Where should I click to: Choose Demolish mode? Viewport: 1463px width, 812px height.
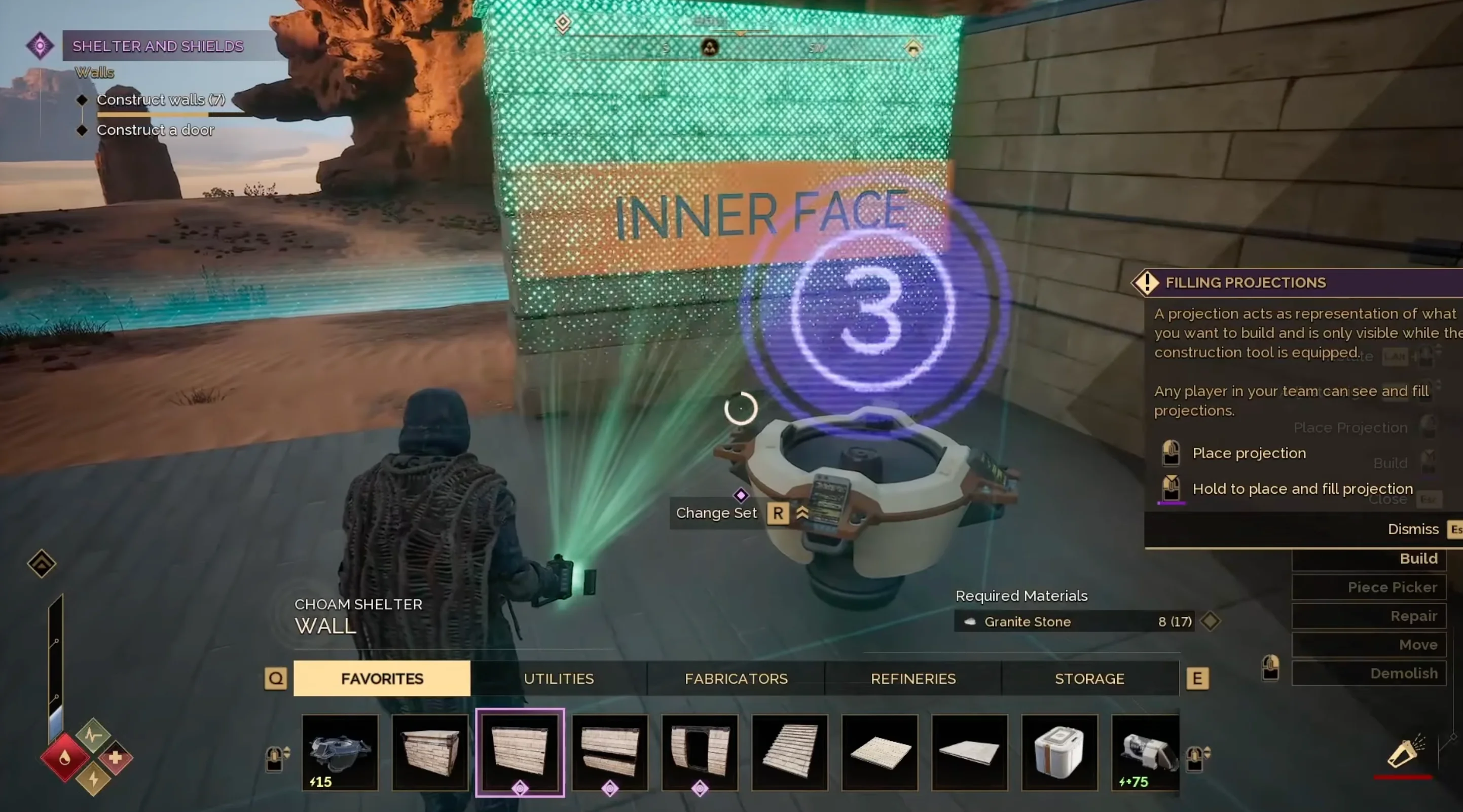coord(1369,674)
